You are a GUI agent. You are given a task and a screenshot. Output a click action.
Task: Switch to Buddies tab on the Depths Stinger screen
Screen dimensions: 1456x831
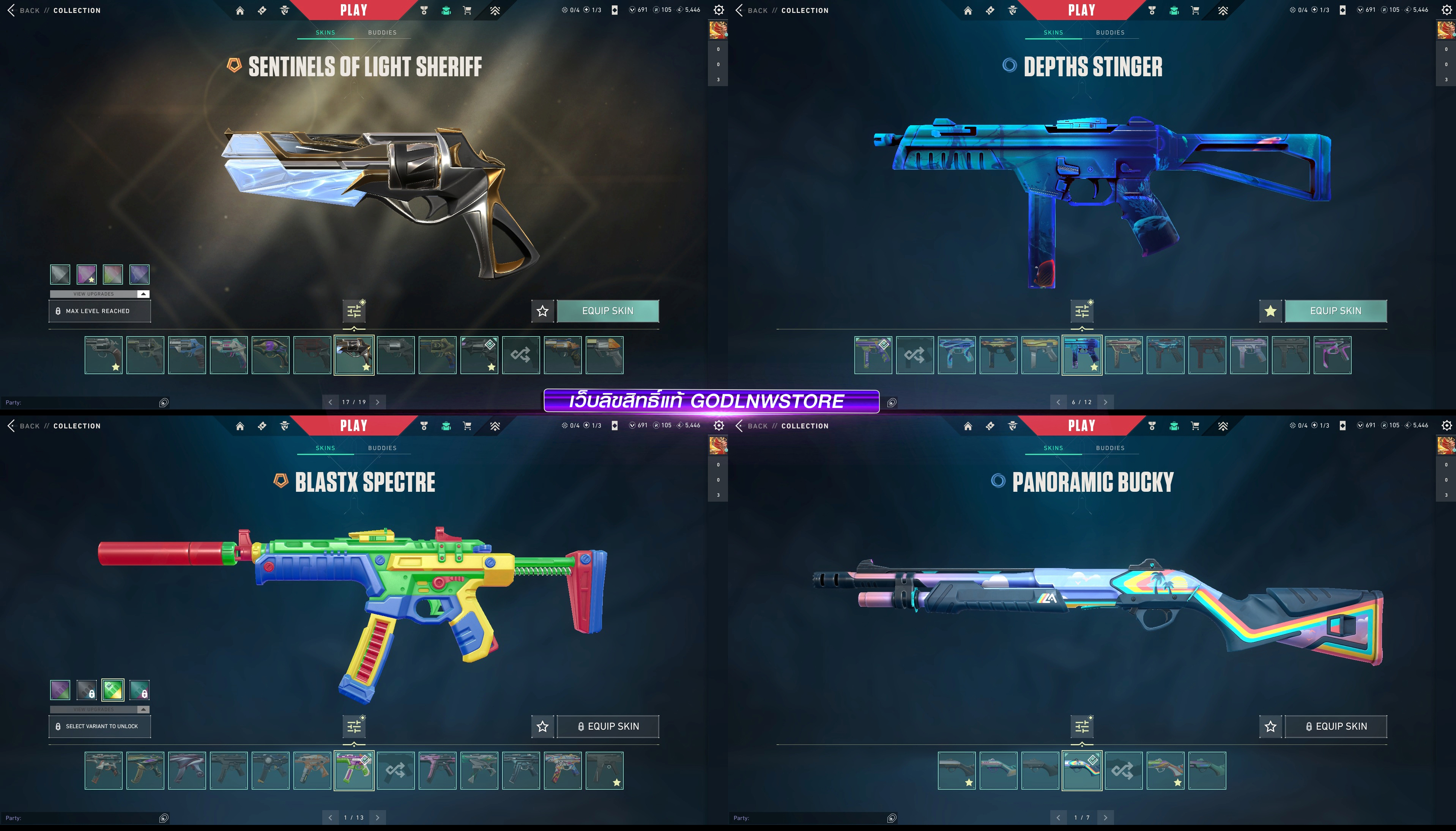(x=1110, y=33)
